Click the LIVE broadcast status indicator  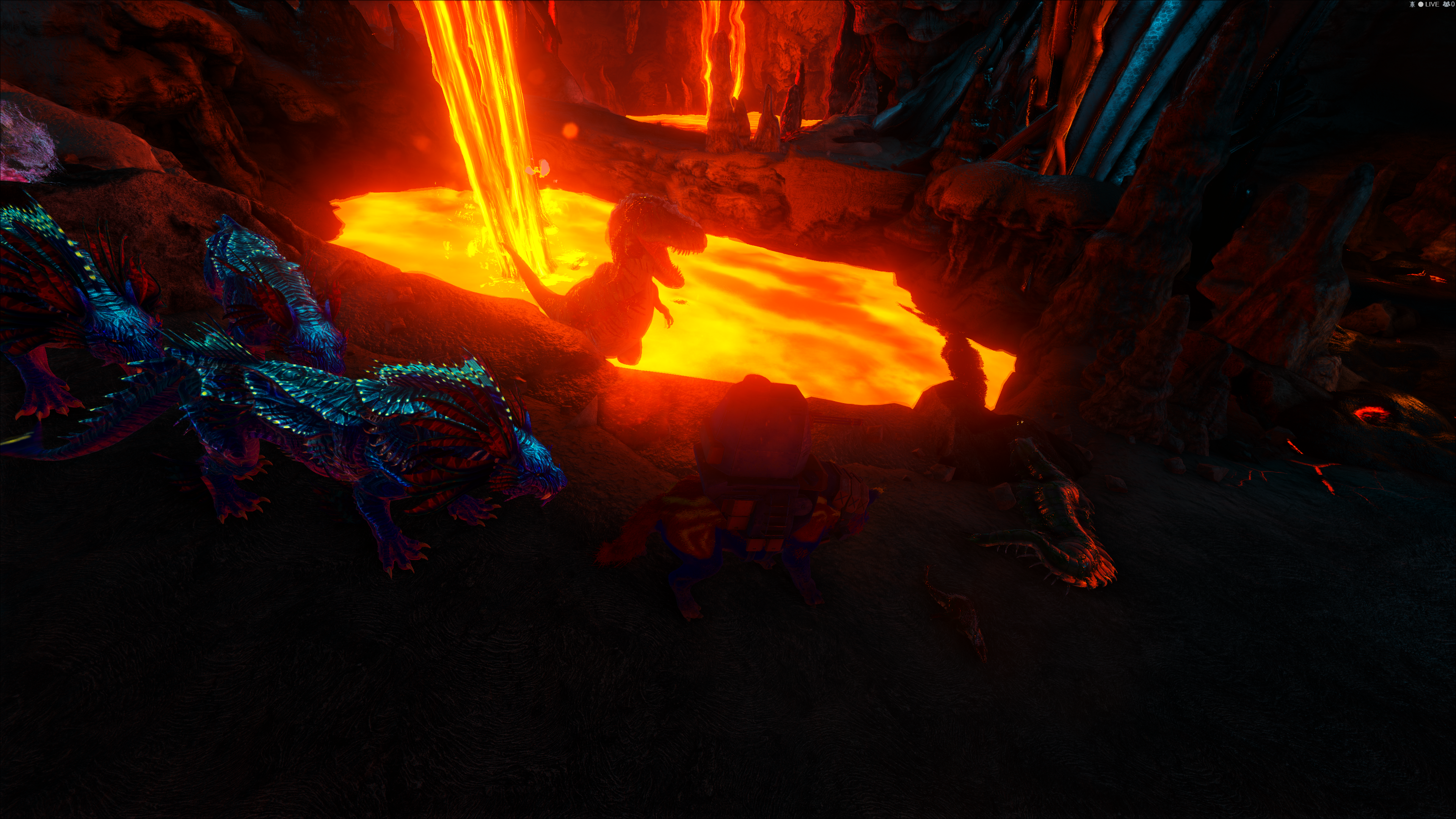[1428, 5]
